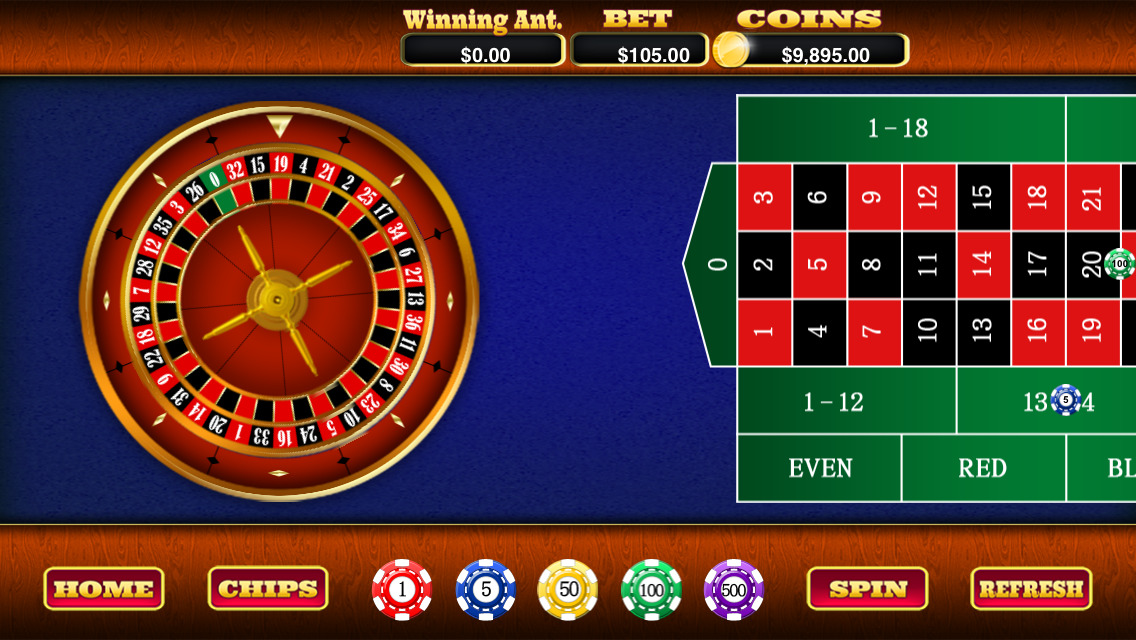The width and height of the screenshot is (1136, 640).
Task: Bet on red number 7
Action: click(874, 333)
